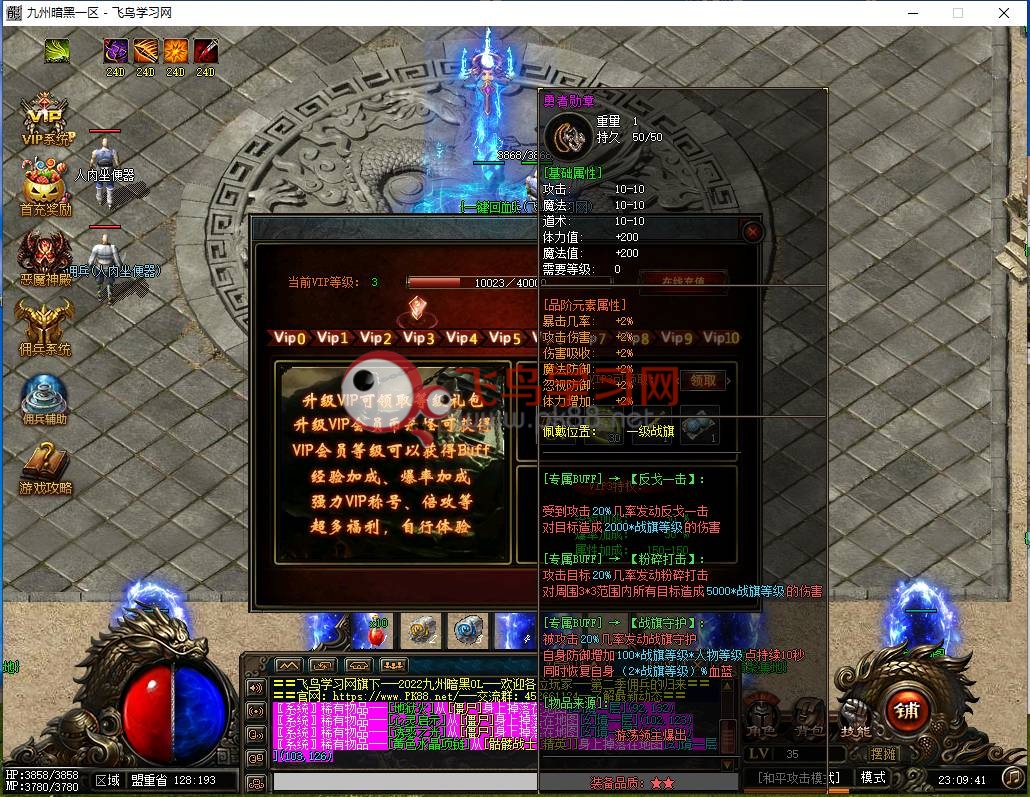
Task: Switch to the Vip1 tab
Action: (x=333, y=338)
